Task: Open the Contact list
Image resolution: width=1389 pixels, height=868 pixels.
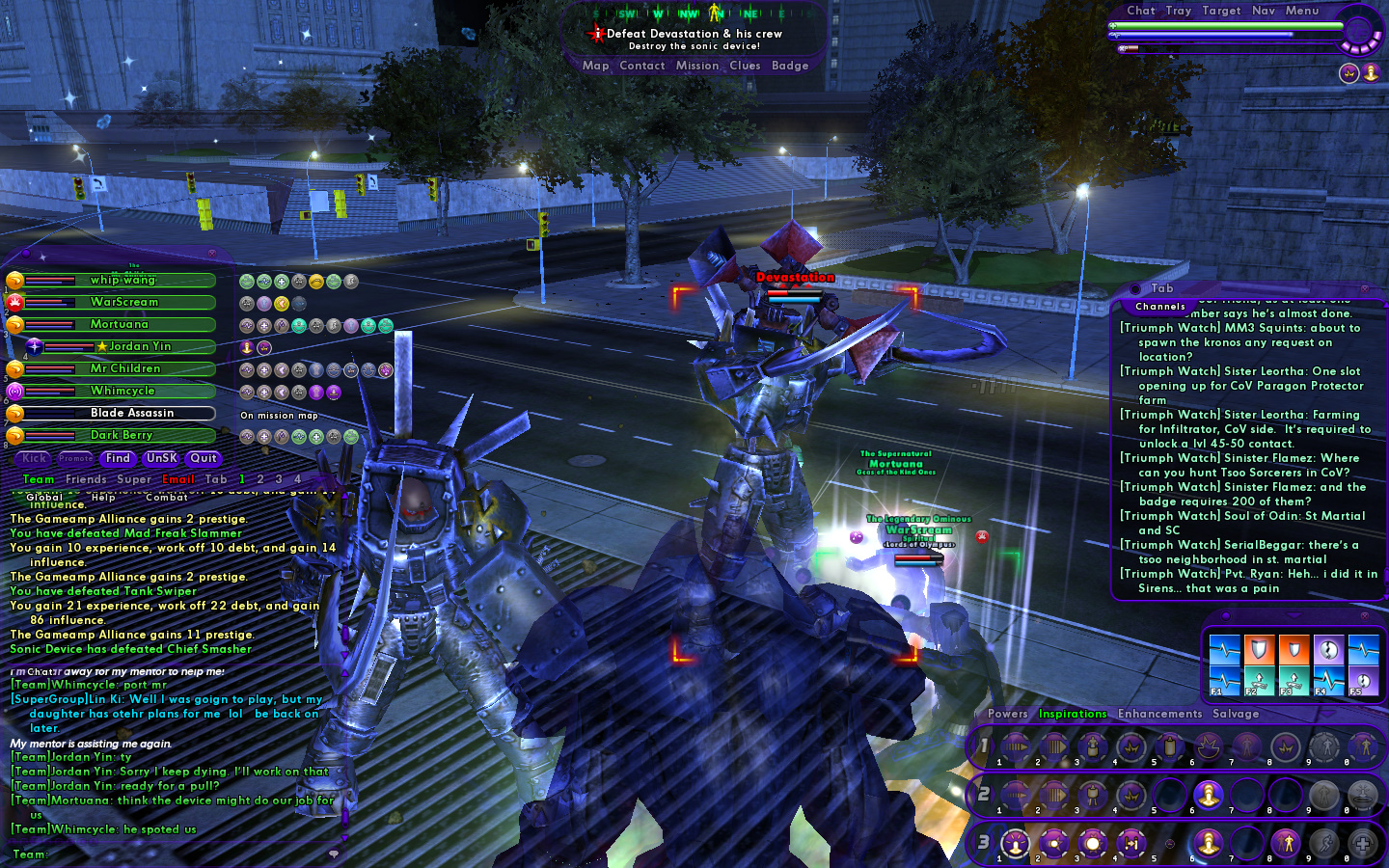Action: coord(641,66)
